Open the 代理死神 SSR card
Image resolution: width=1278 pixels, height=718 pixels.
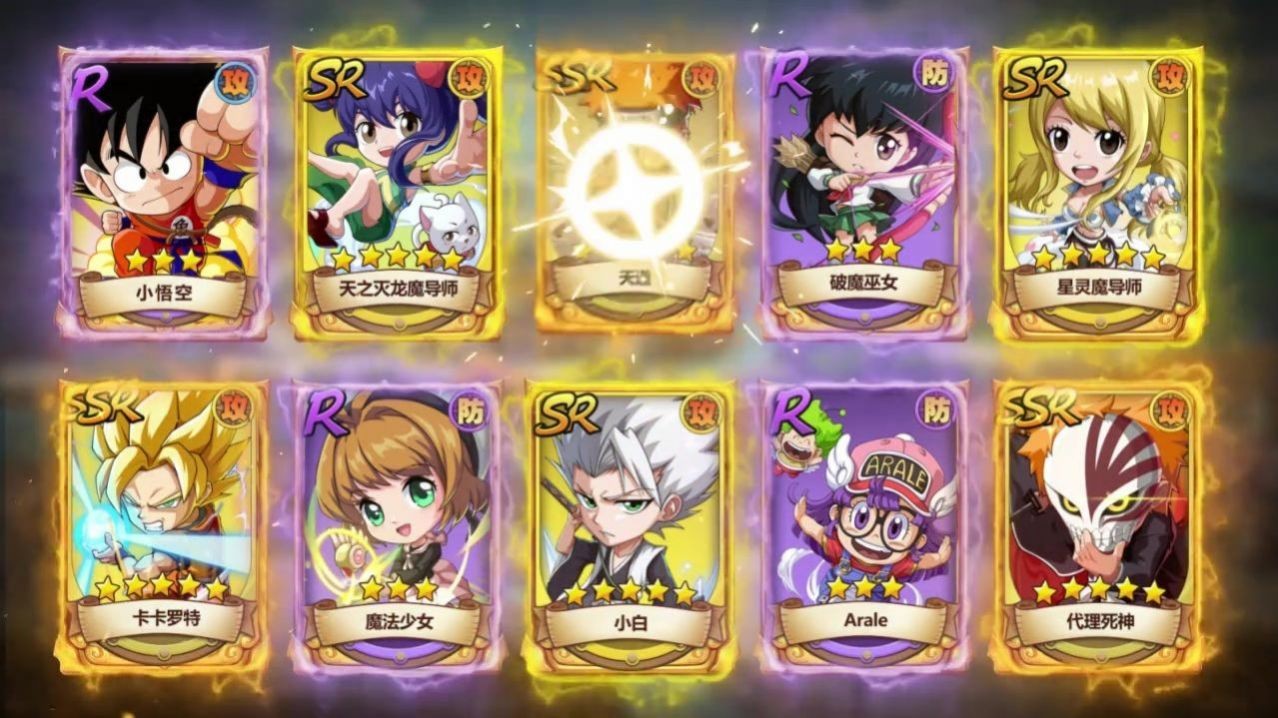[1099, 525]
